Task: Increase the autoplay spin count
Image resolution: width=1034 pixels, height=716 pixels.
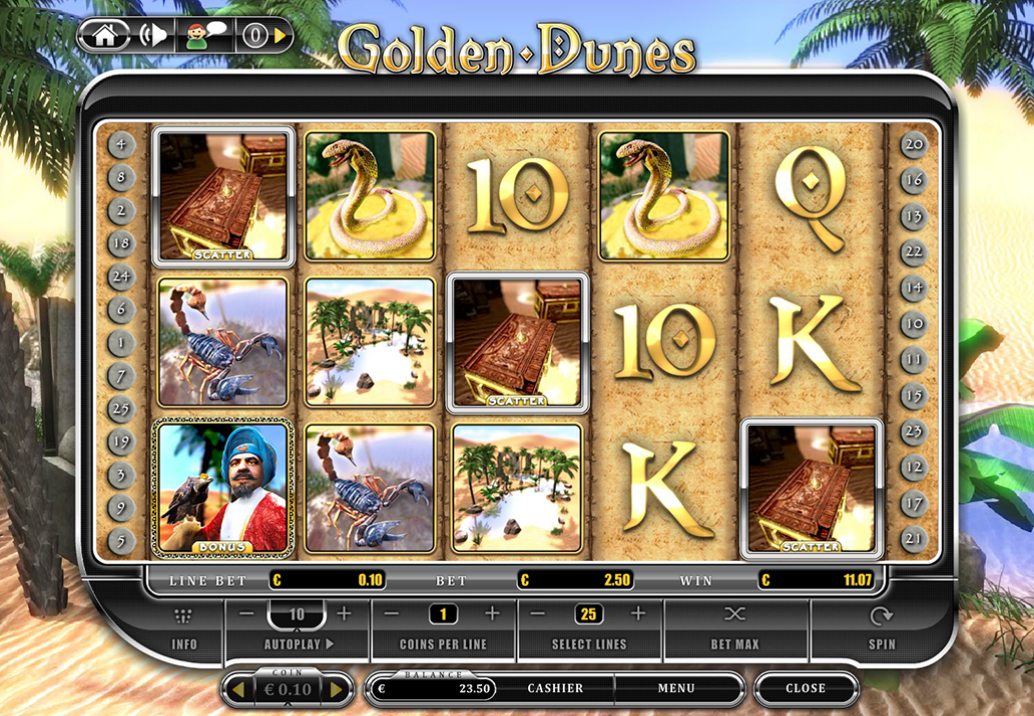Action: click(x=344, y=613)
